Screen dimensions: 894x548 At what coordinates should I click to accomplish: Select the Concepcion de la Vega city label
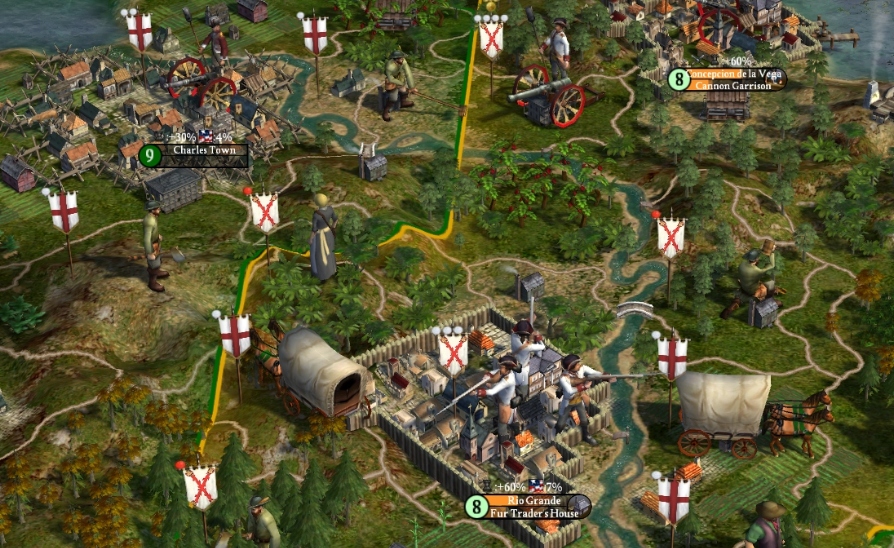[x=735, y=73]
